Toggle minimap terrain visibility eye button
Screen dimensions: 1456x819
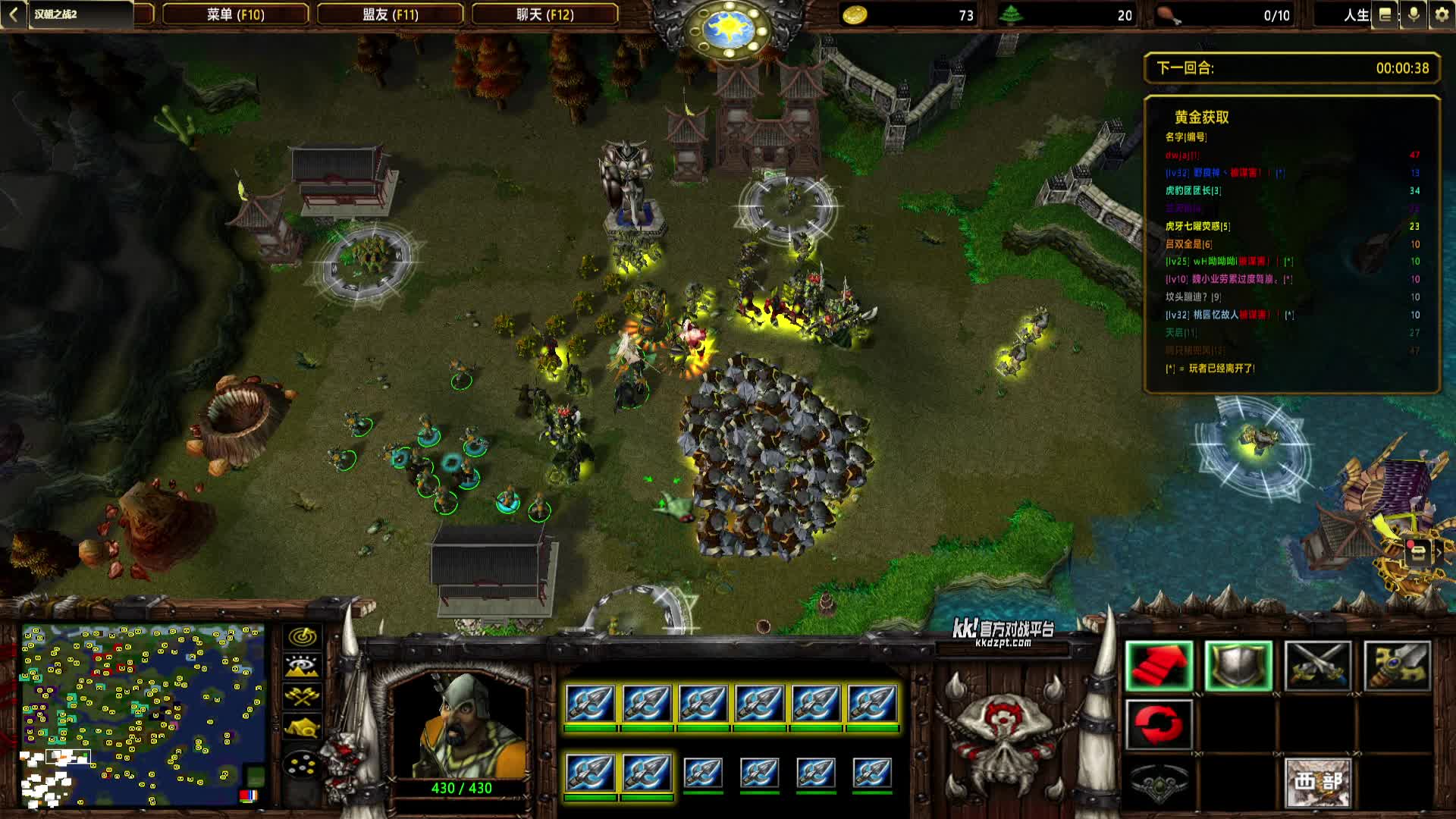point(302,667)
